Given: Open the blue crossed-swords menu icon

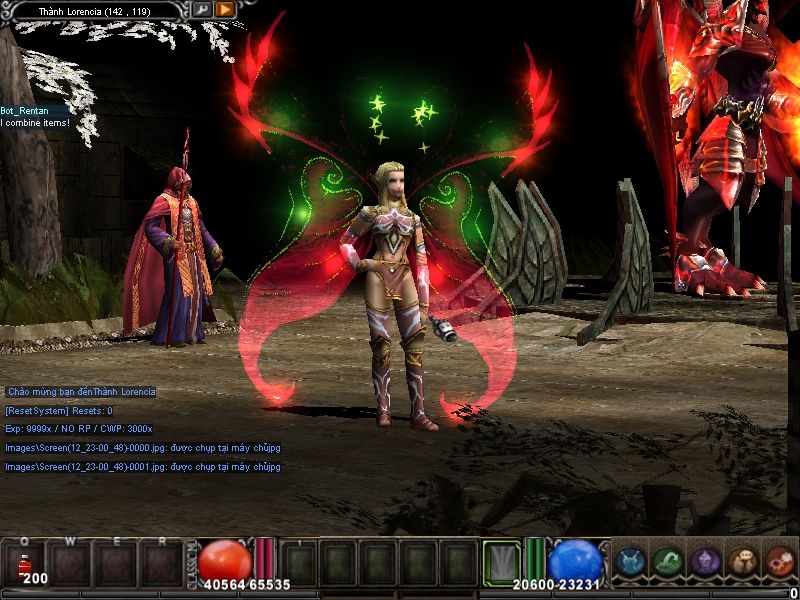Looking at the screenshot, I should 630,563.
